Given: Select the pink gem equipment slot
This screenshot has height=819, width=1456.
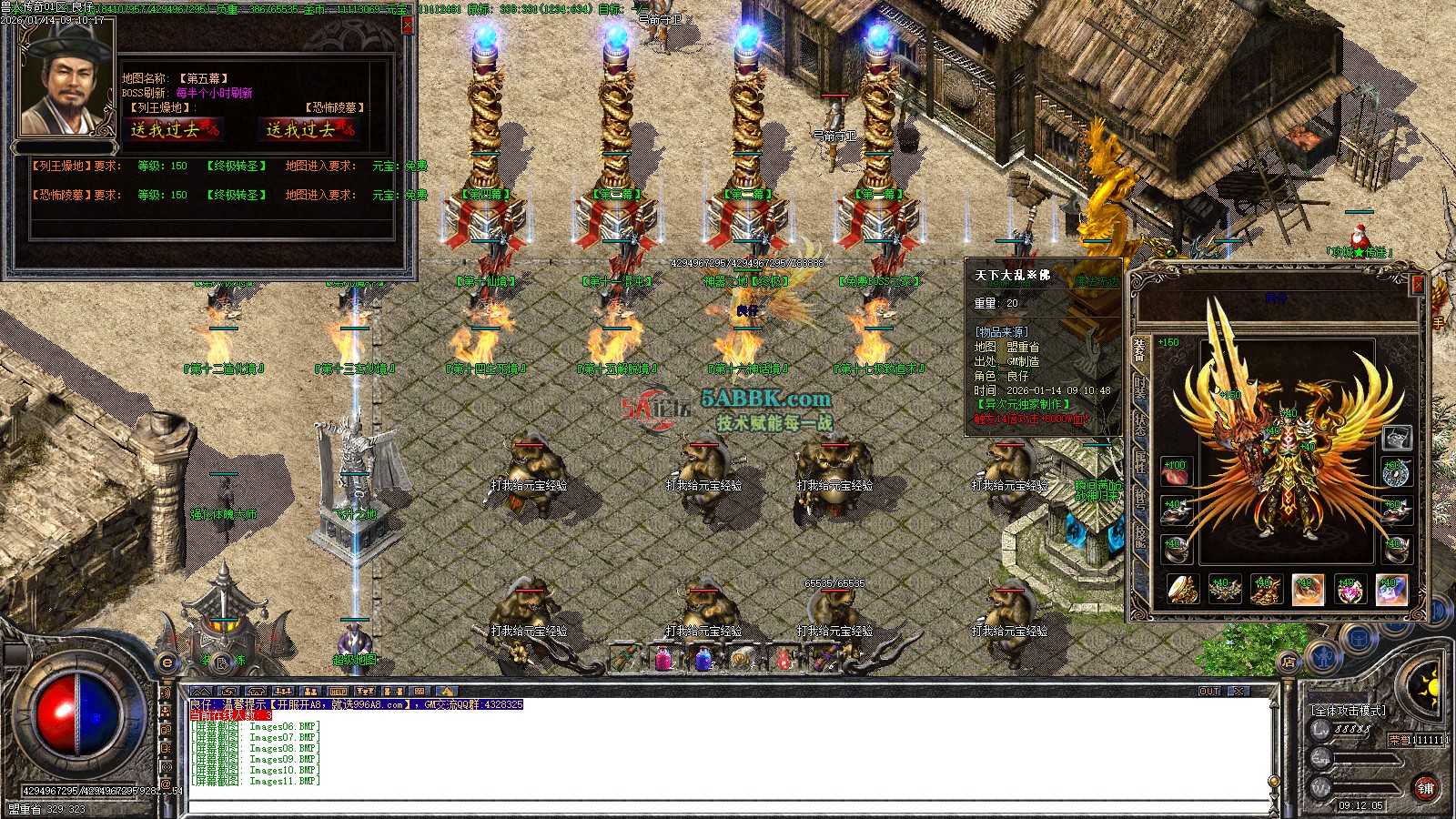Looking at the screenshot, I should pos(1349,591).
